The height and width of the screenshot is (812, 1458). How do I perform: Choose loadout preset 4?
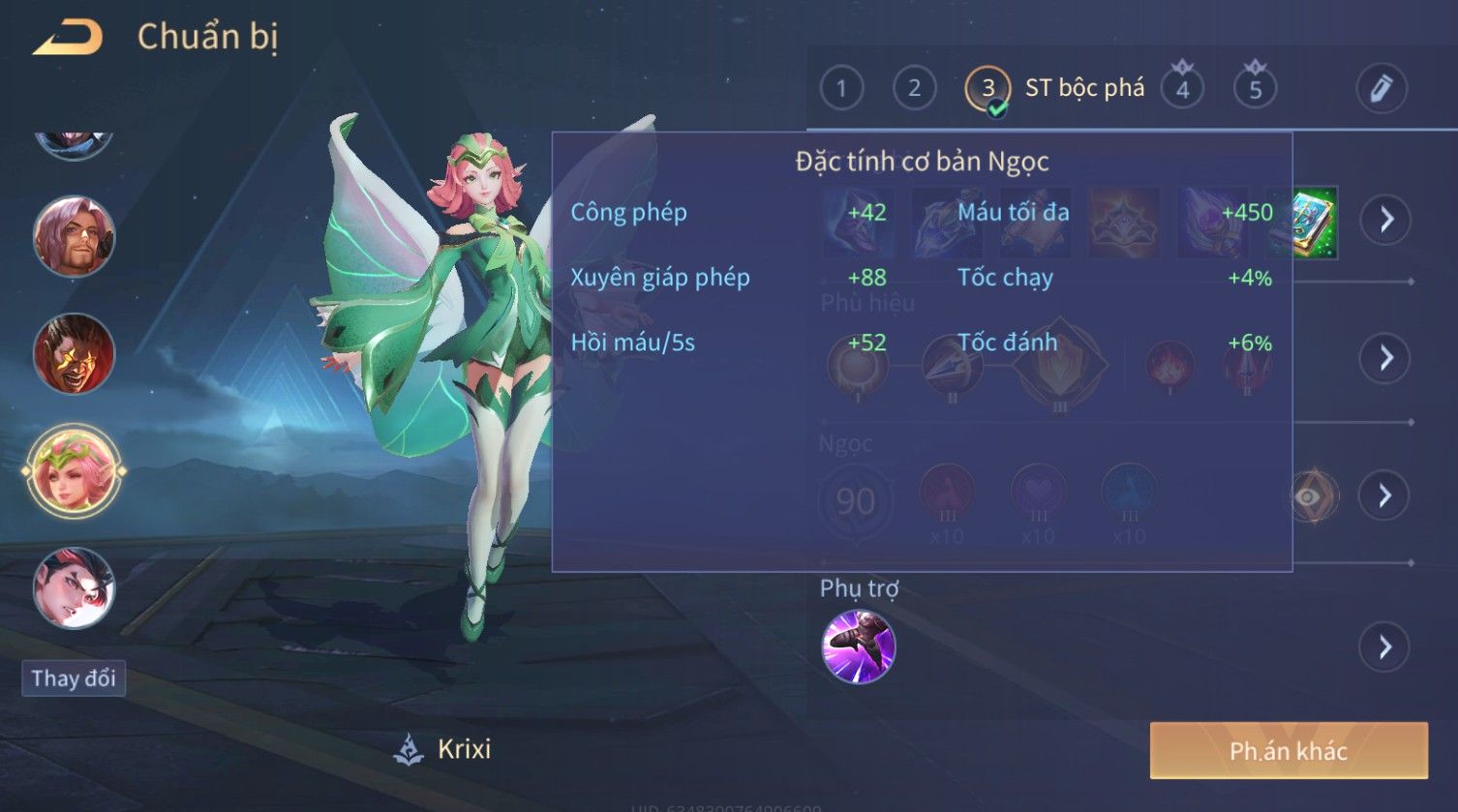(x=1182, y=89)
